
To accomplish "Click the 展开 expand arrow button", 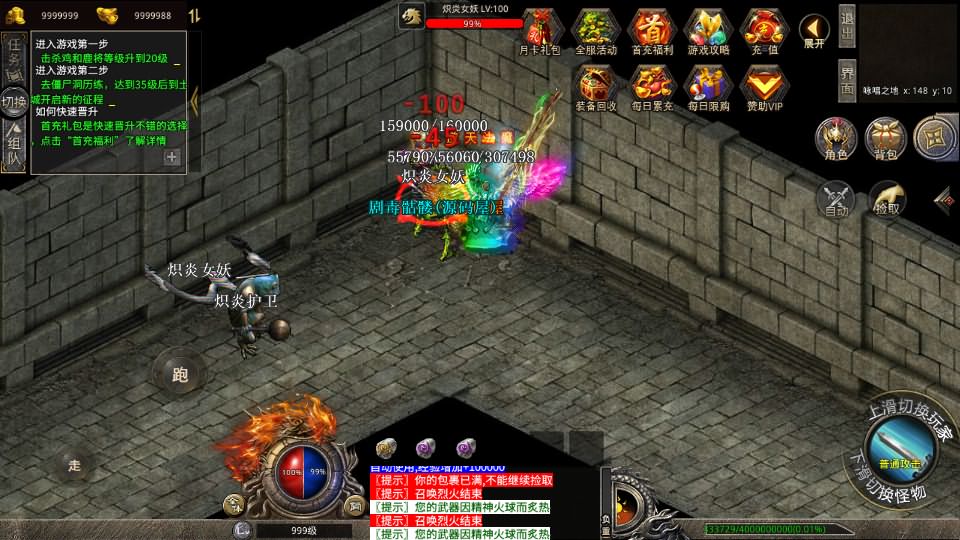I will (814, 32).
